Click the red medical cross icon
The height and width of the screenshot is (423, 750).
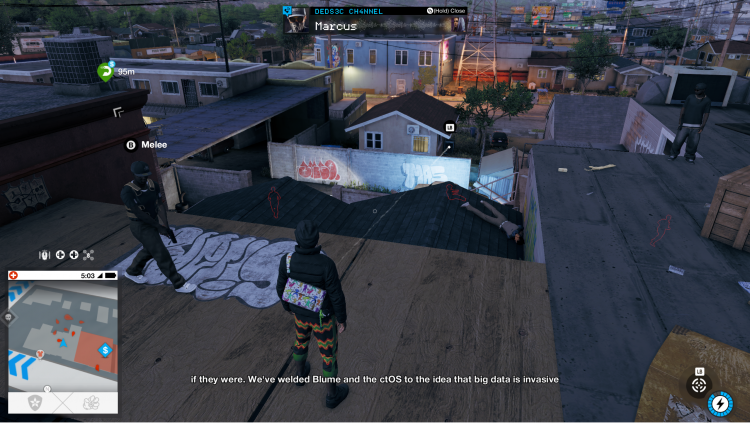[x=14, y=275]
